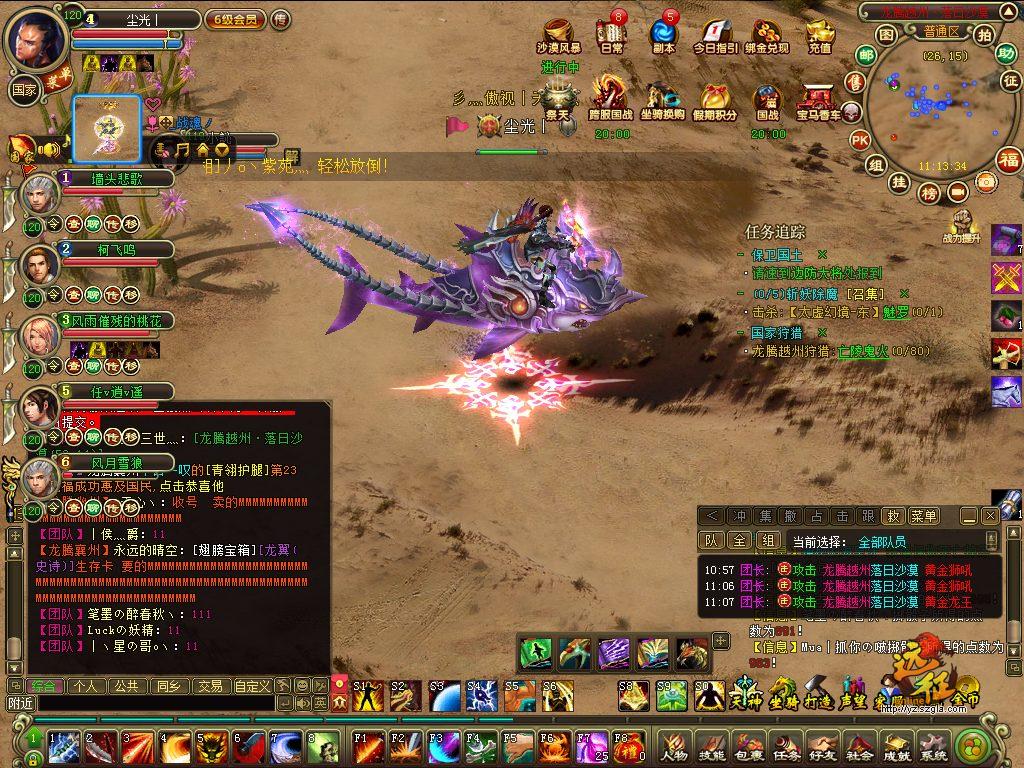This screenshot has height=768, width=1024.
Task: Open the 菜单 menu in team panel
Action: coord(924,516)
